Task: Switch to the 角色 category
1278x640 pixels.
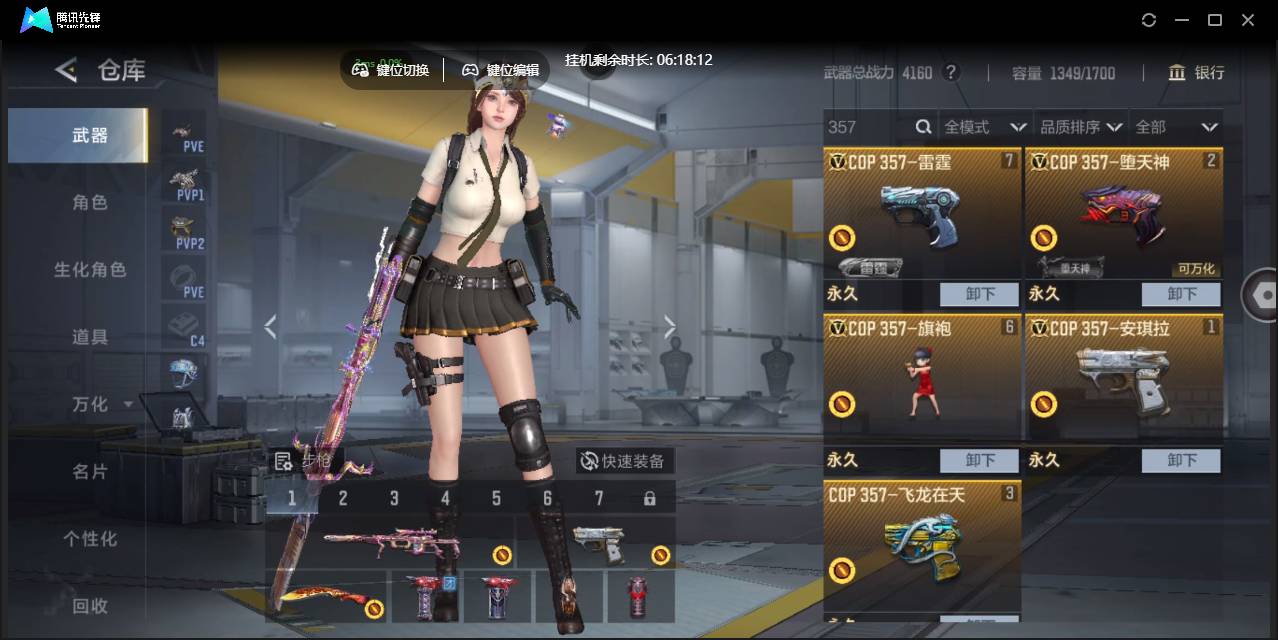Action: 89,202
